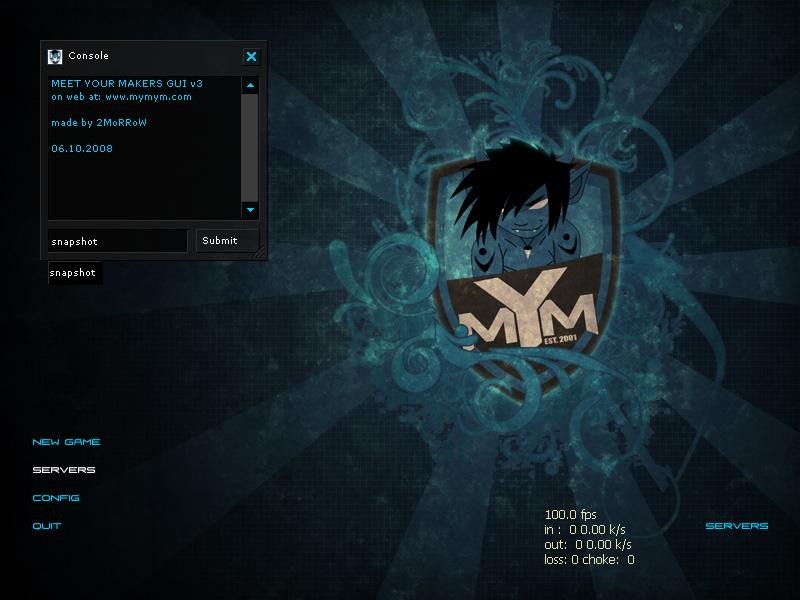
Task: Open the Config menu
Action: [x=56, y=498]
